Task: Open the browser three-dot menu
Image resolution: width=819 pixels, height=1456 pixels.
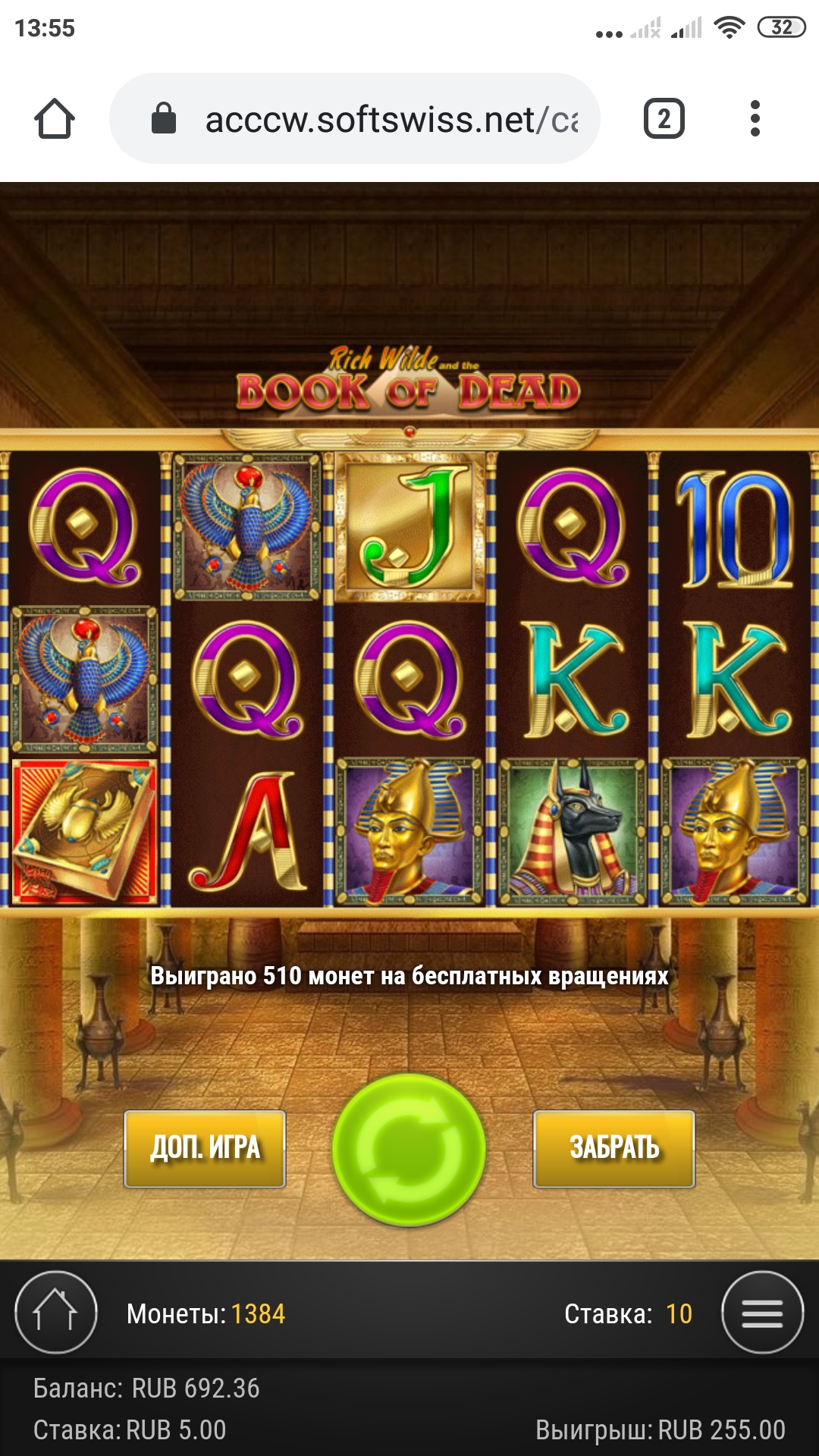Action: [755, 119]
